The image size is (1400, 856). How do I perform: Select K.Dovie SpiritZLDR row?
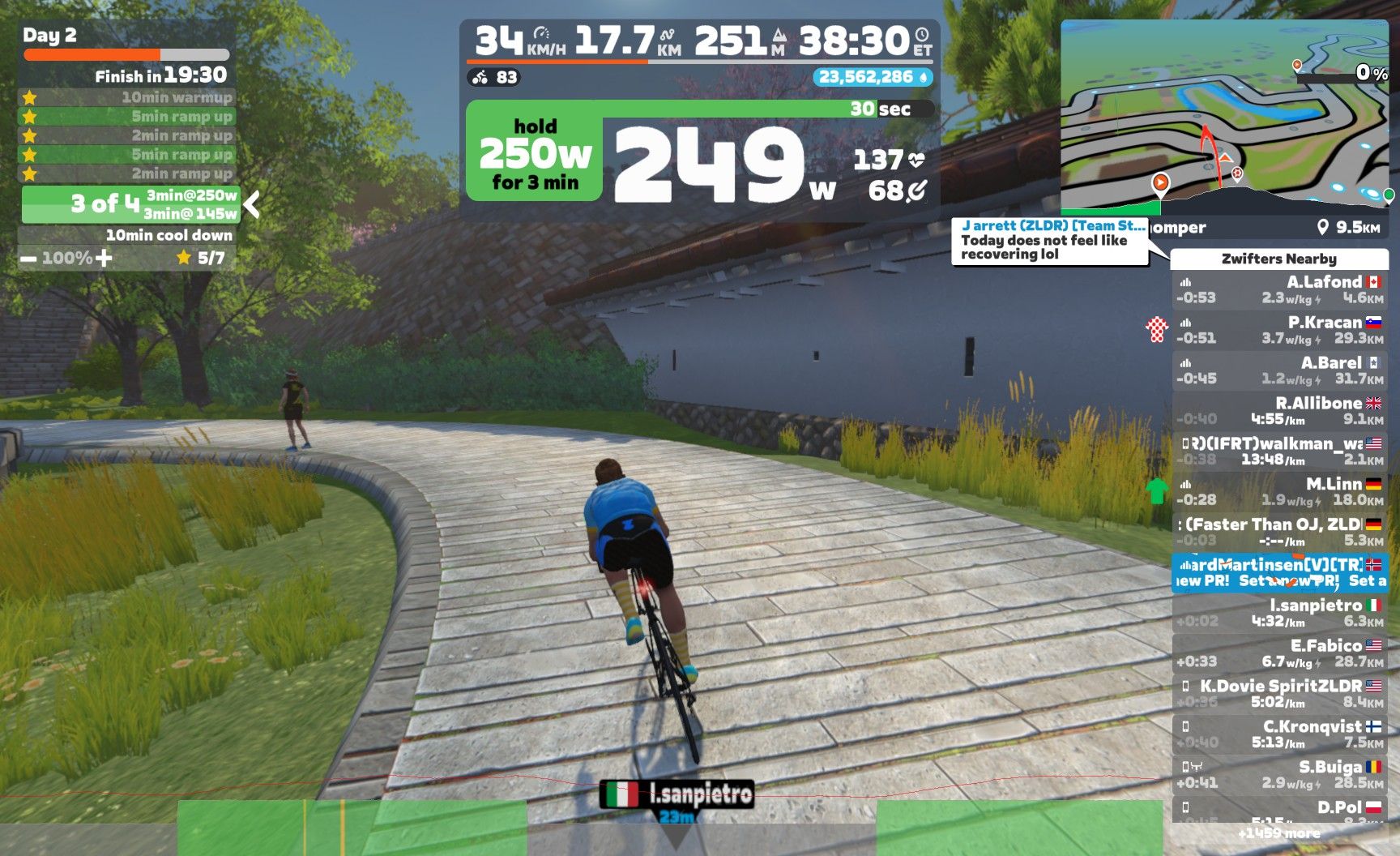(1279, 694)
